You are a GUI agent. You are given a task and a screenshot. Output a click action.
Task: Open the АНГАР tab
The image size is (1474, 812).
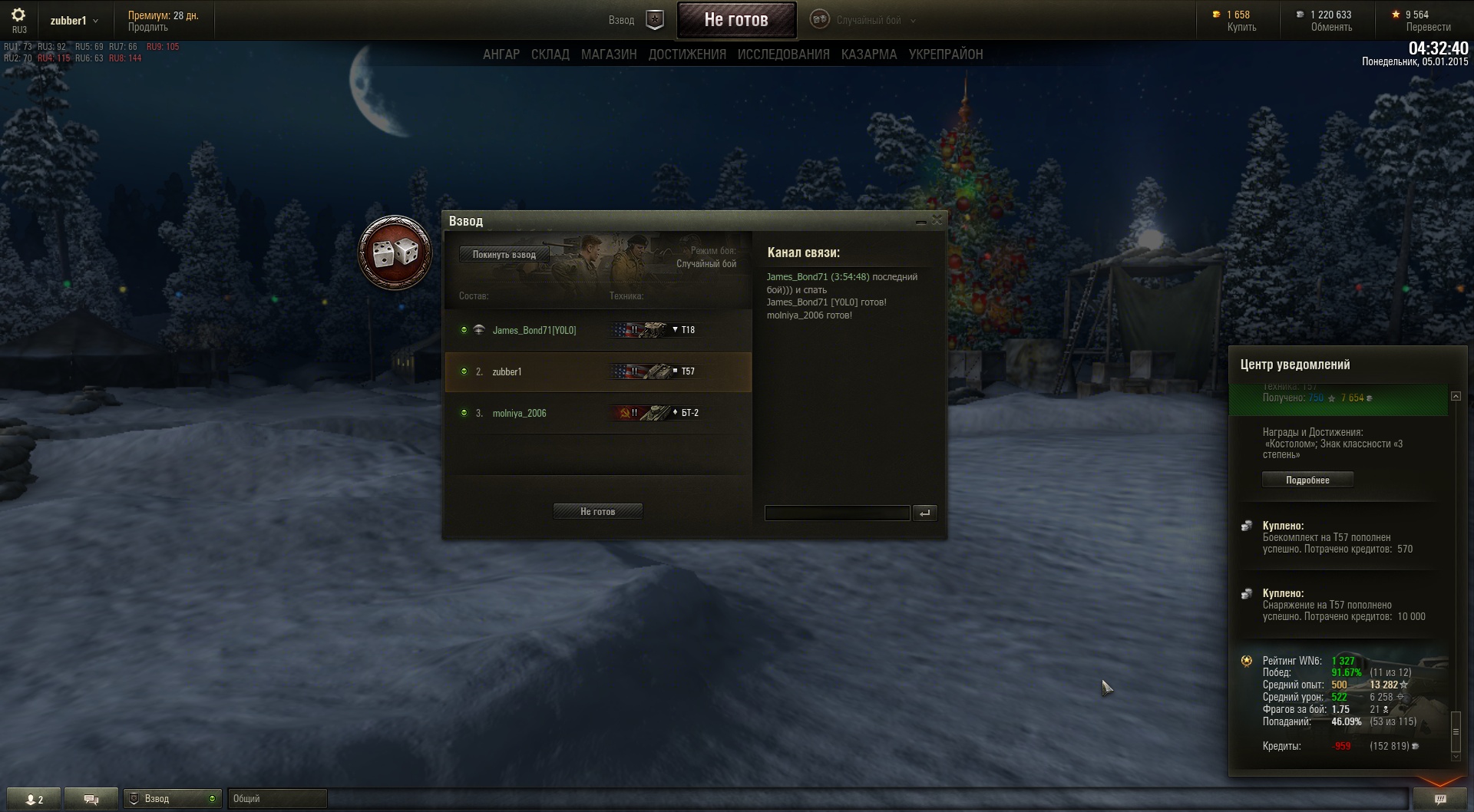point(501,54)
